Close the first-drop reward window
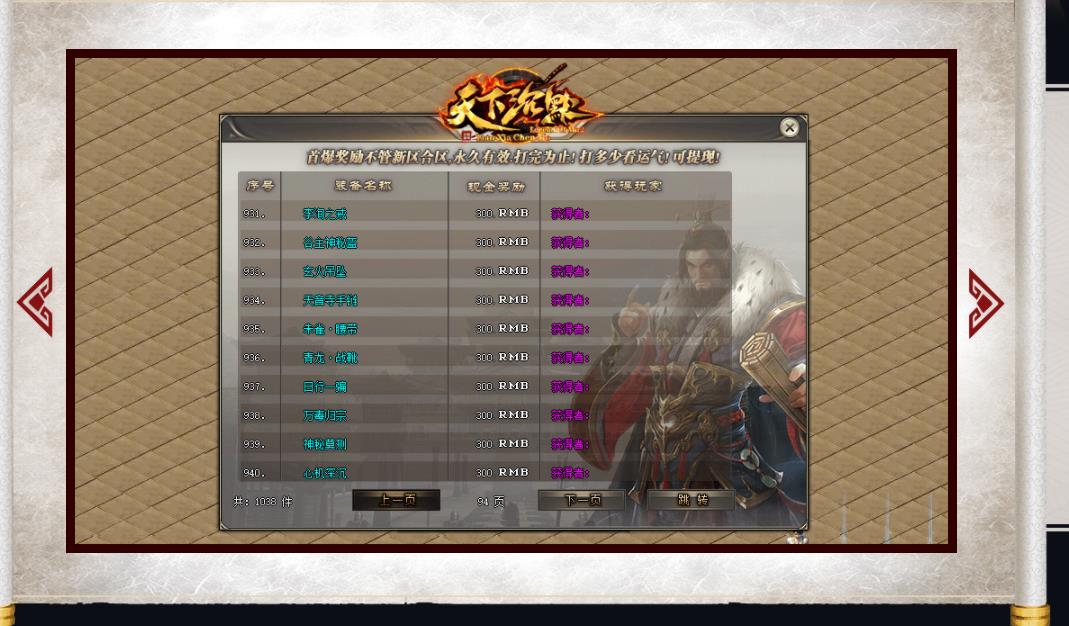The image size is (1069, 626). 789,127
